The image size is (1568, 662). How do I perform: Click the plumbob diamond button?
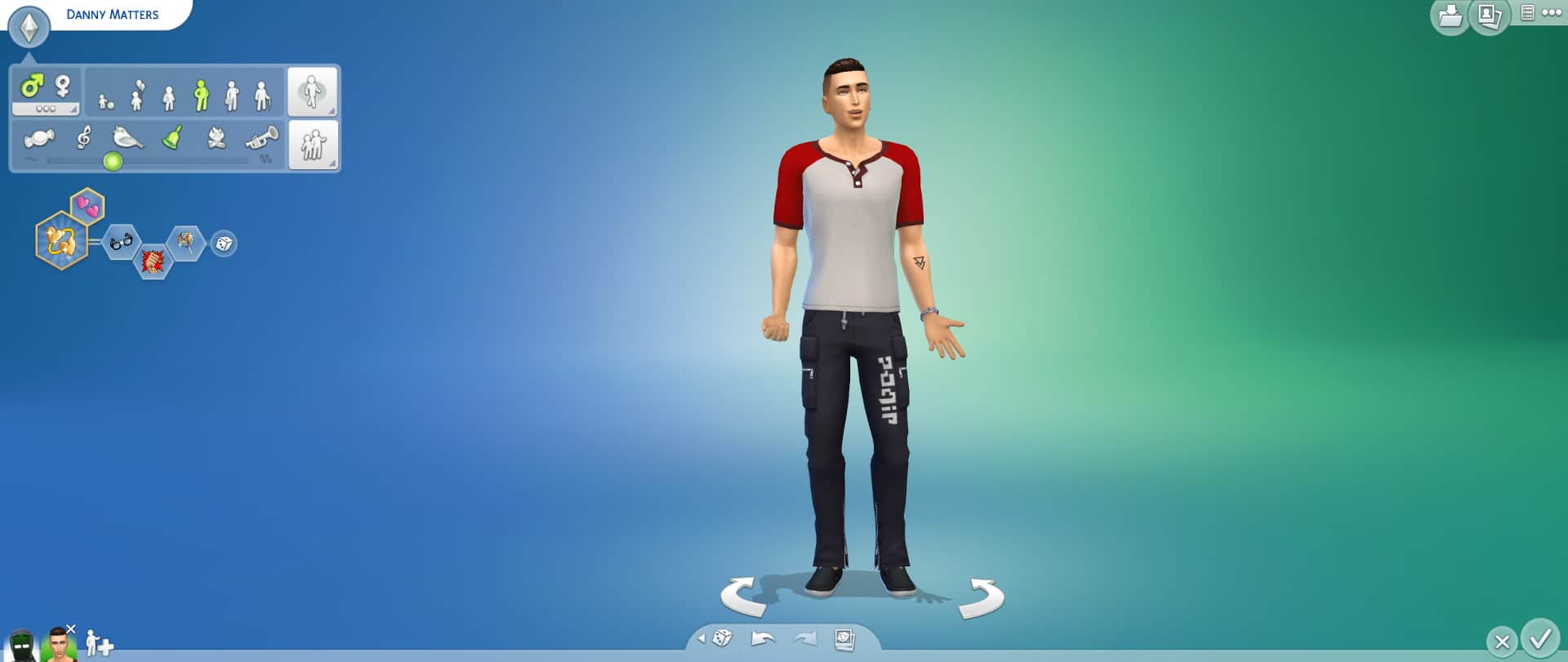pos(29,28)
